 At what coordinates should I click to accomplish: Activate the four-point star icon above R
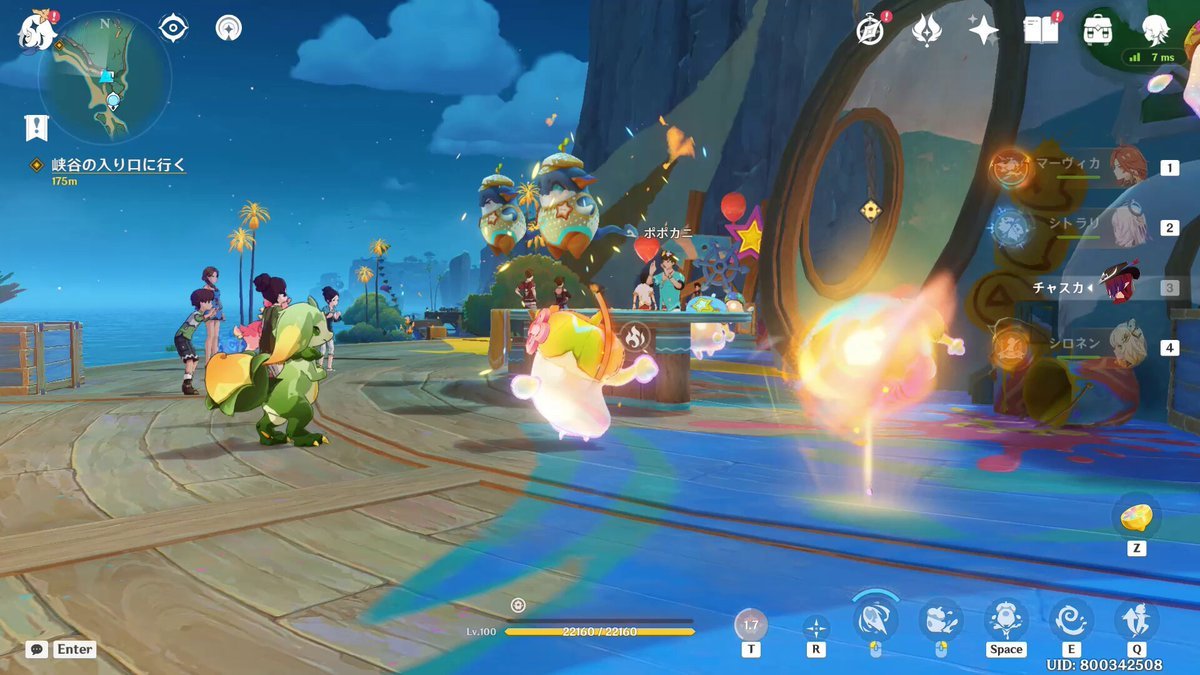tap(816, 628)
